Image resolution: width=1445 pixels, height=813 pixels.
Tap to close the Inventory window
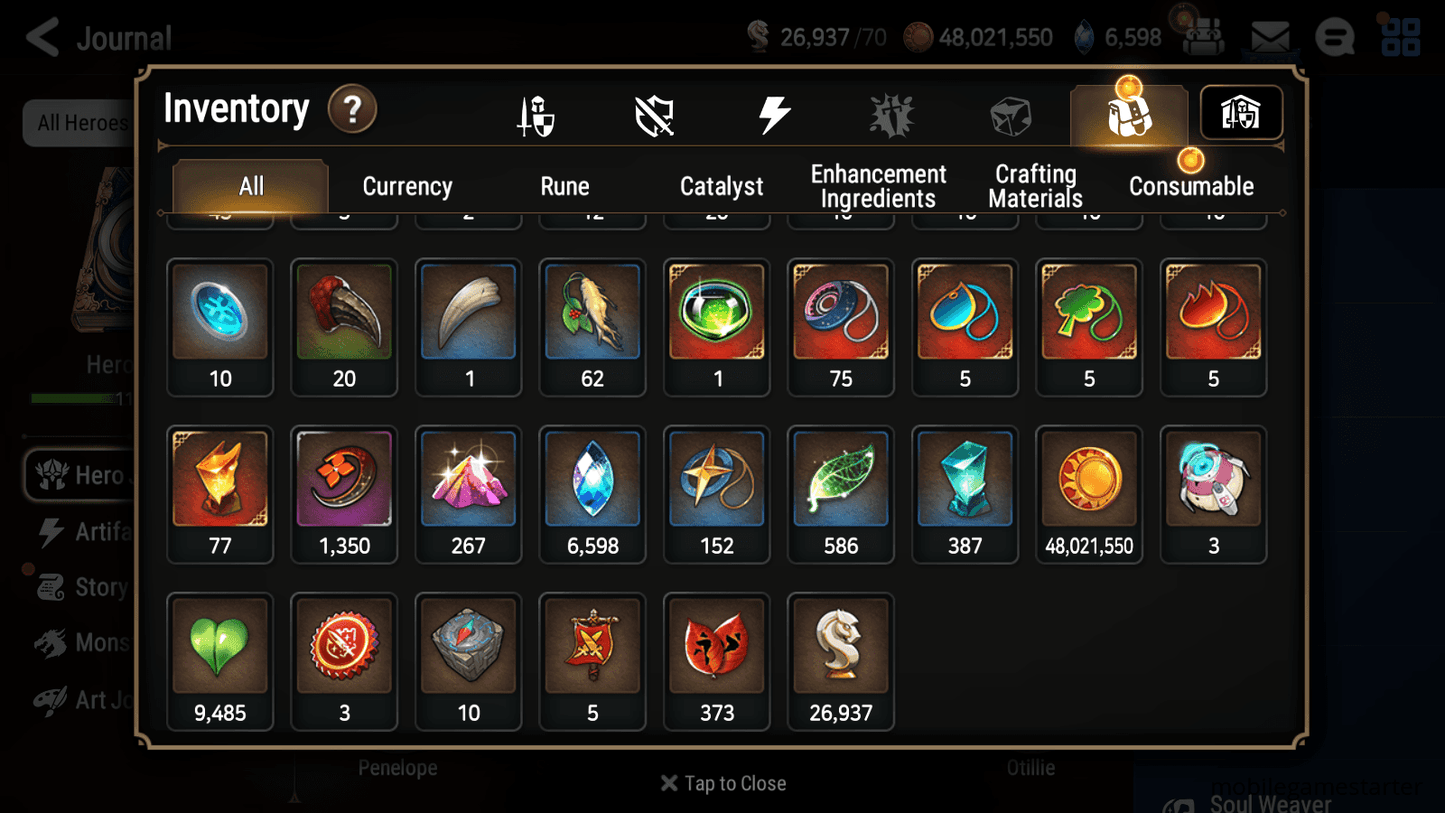[x=722, y=783]
